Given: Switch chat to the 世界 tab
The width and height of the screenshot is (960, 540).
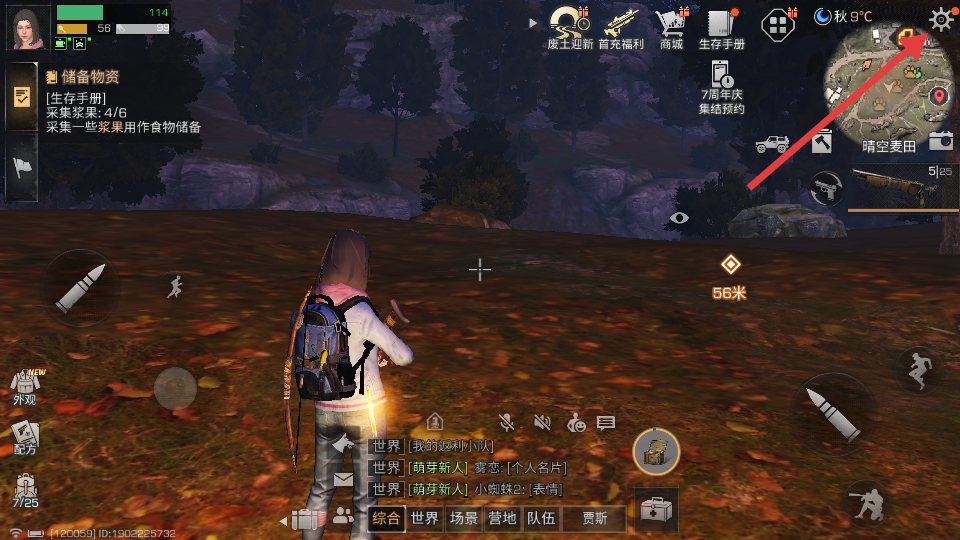Looking at the screenshot, I should tap(424, 518).
